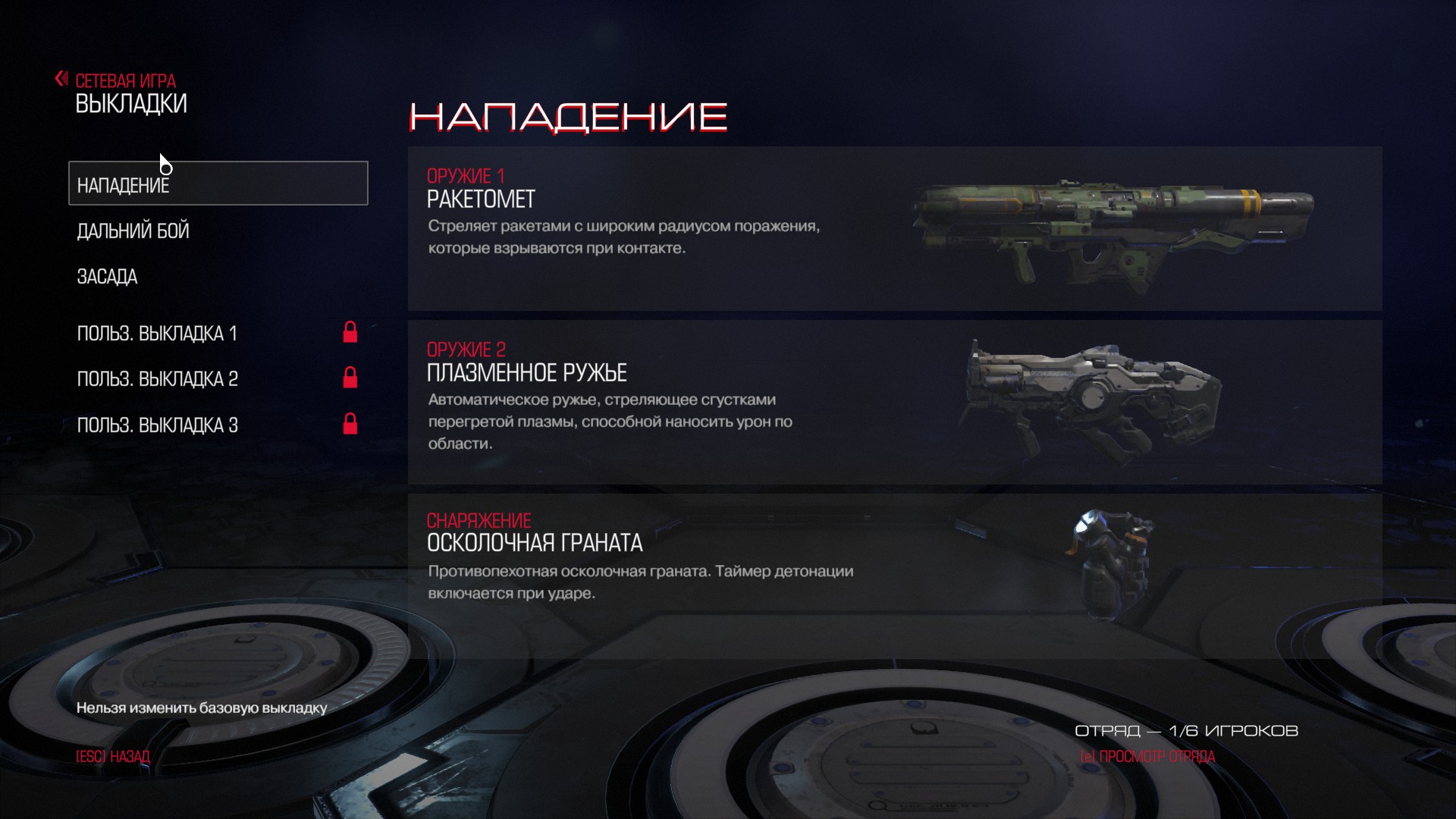
Task: Select locked ПОЛЬЗ. ВЫКЛАДКА 1 entry
Action: click(158, 334)
